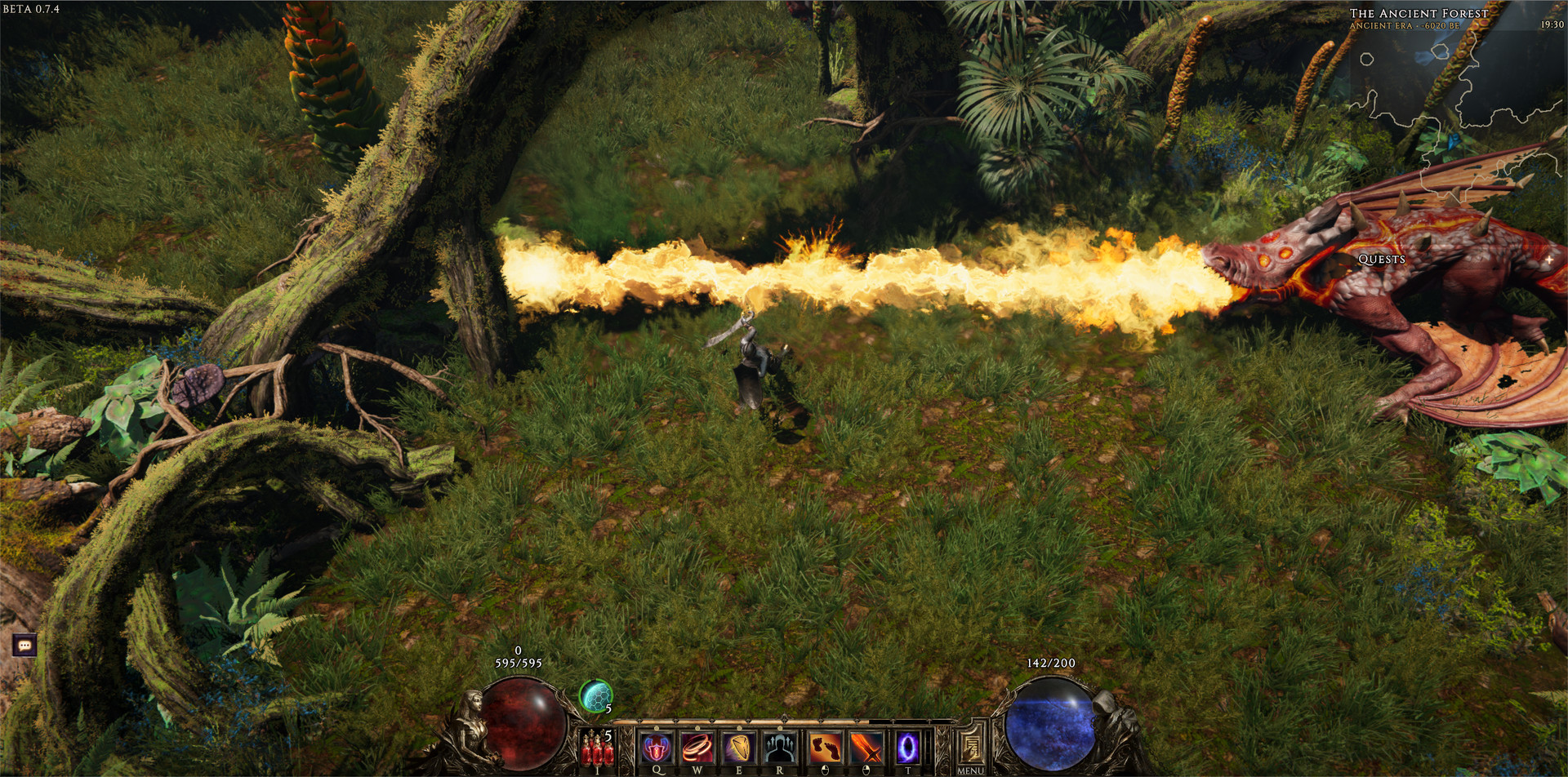The image size is (1568, 777).
Task: Cast the Q skill with the purple shield emblem
Action: tap(657, 748)
